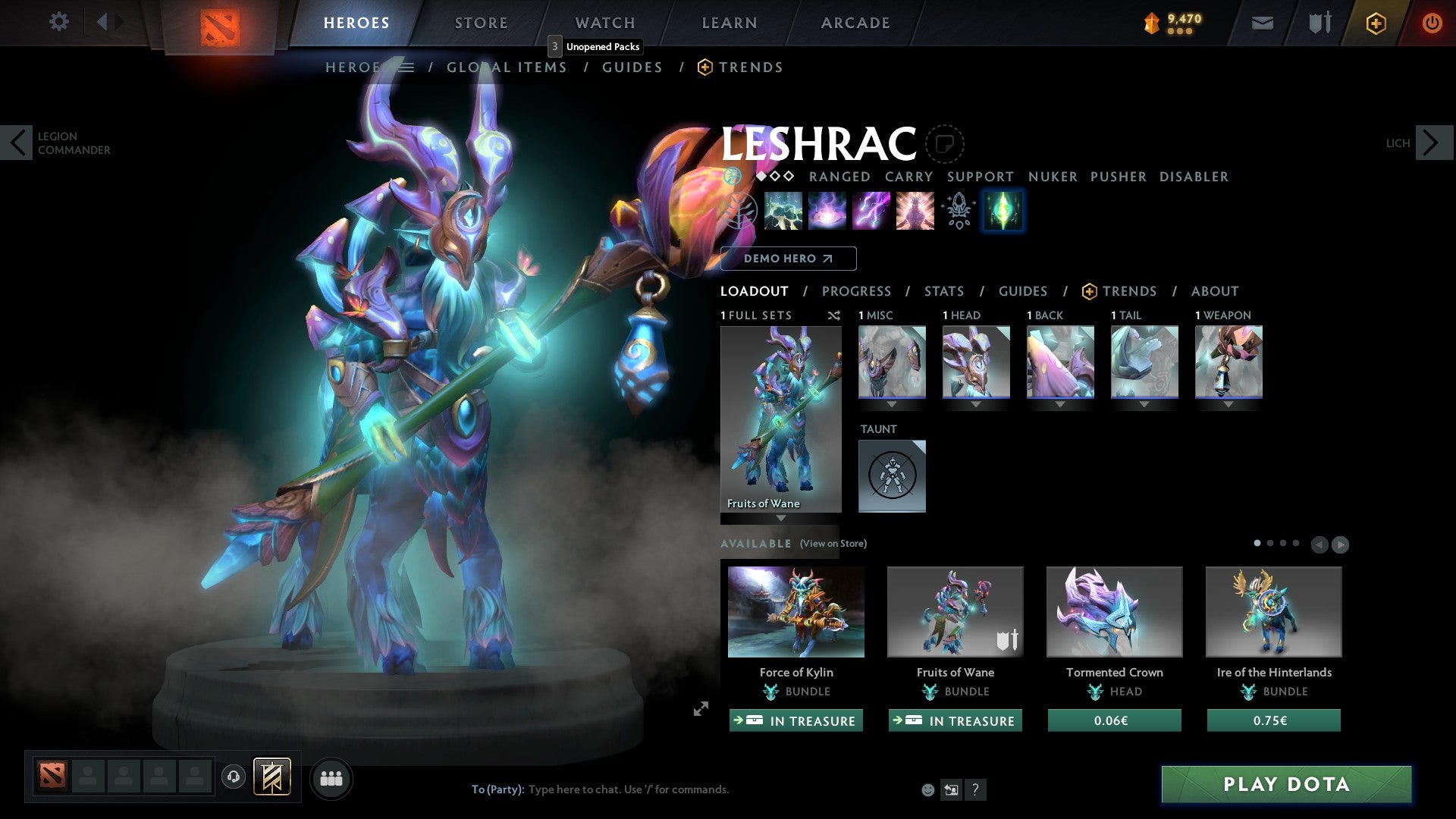The height and width of the screenshot is (819, 1456).
Task: Open the heroes hamburger list menu
Action: (407, 67)
